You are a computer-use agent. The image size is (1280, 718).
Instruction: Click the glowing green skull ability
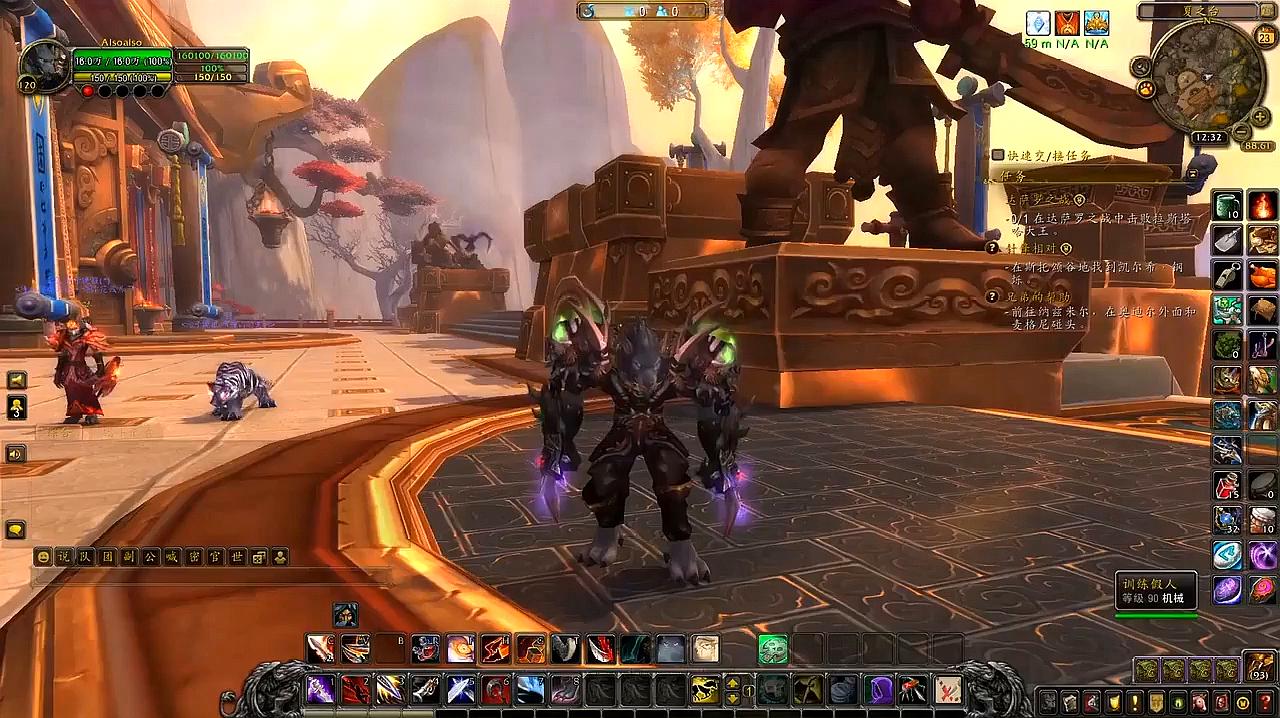(x=772, y=649)
